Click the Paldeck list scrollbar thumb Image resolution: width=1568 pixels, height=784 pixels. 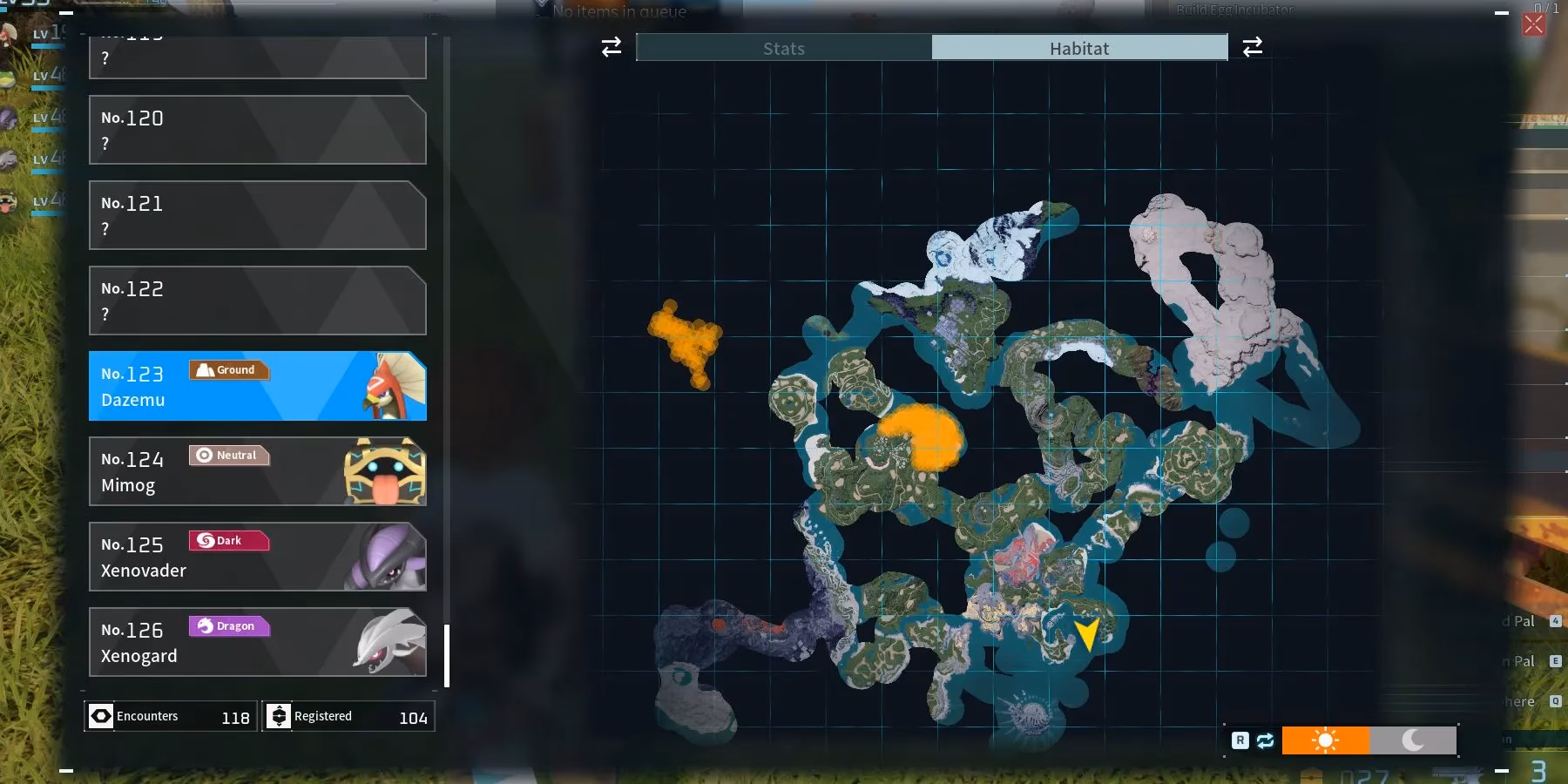point(447,656)
